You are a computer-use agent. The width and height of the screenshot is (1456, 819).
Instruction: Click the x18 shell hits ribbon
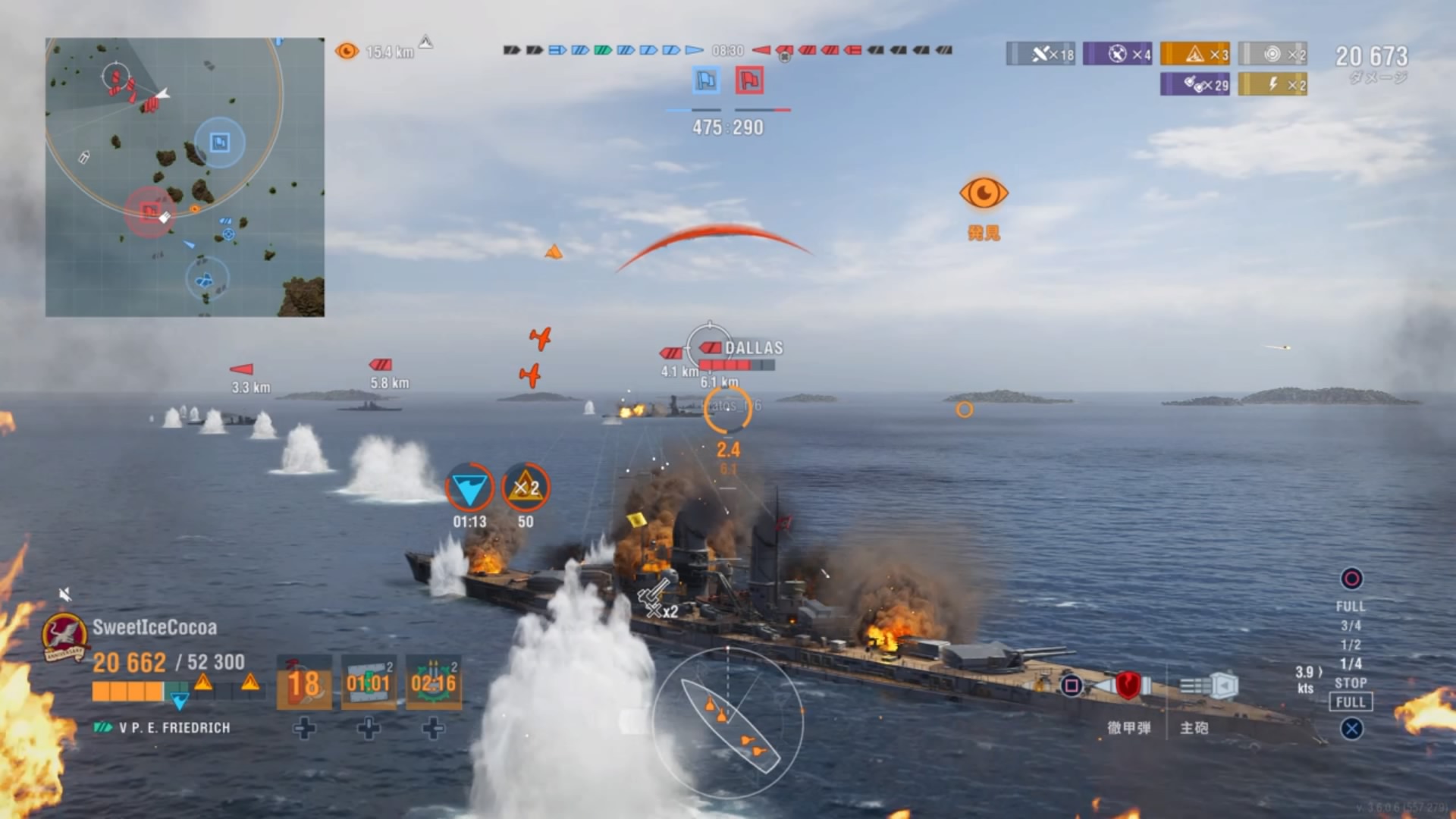point(1040,54)
